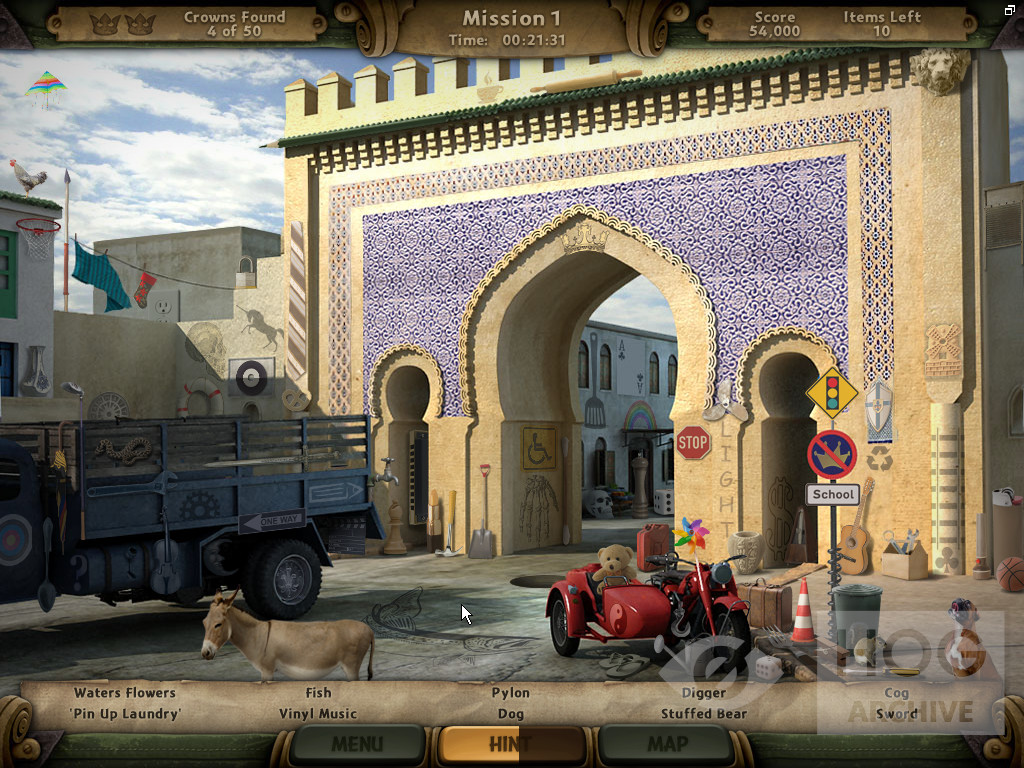The width and height of the screenshot is (1024, 768).
Task: Open the MAP button
Action: click(667, 744)
